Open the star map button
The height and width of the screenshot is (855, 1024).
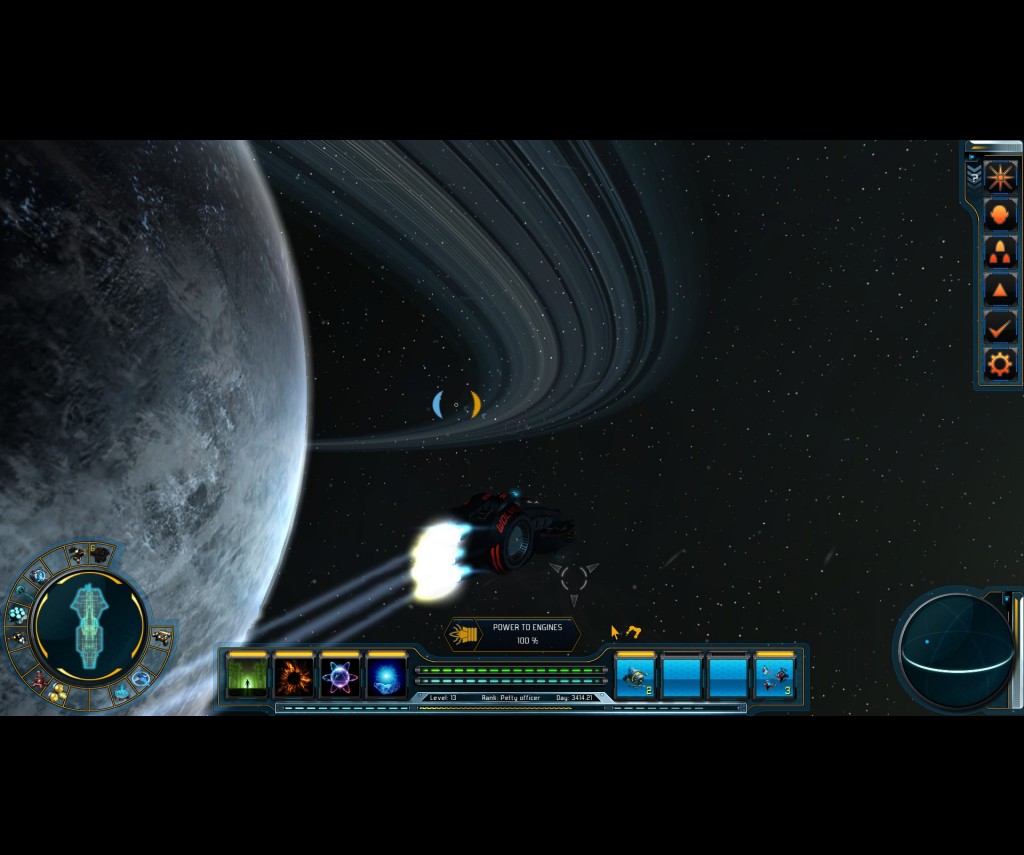click(1000, 177)
